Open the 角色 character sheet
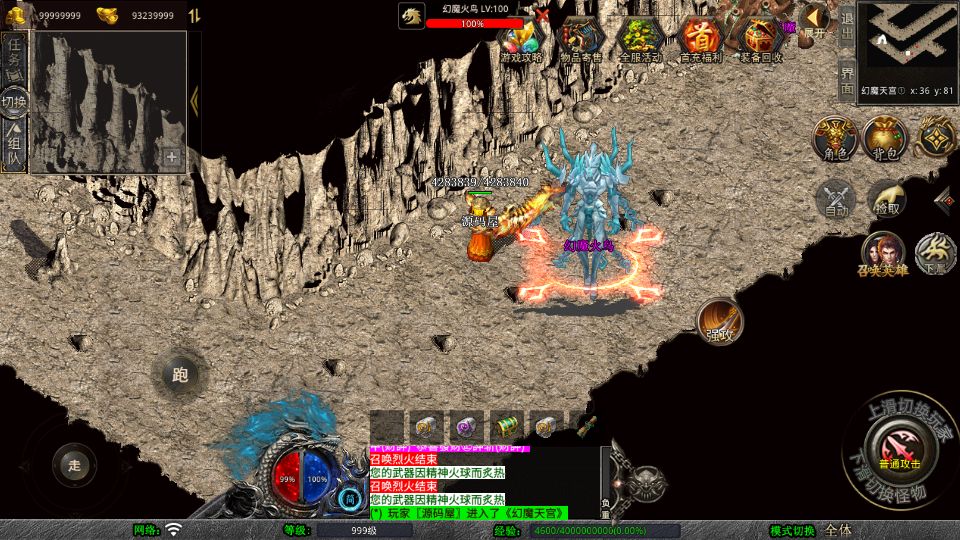Viewport: 960px width, 540px height. click(x=835, y=138)
